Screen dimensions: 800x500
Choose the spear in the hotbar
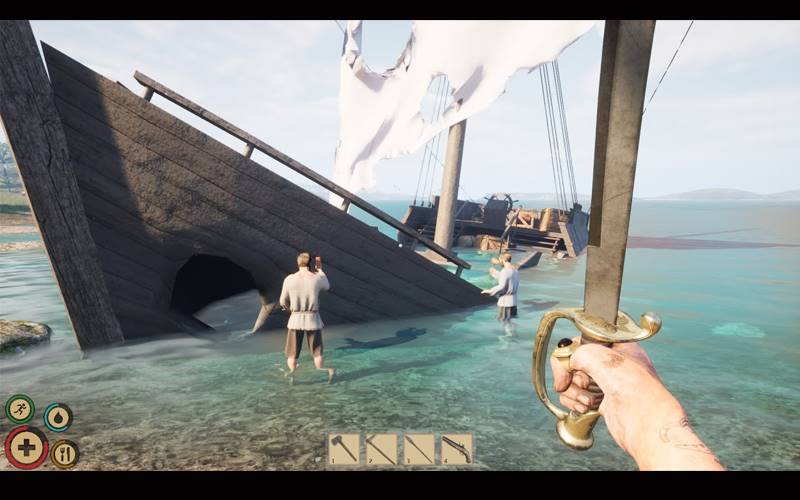(419, 449)
